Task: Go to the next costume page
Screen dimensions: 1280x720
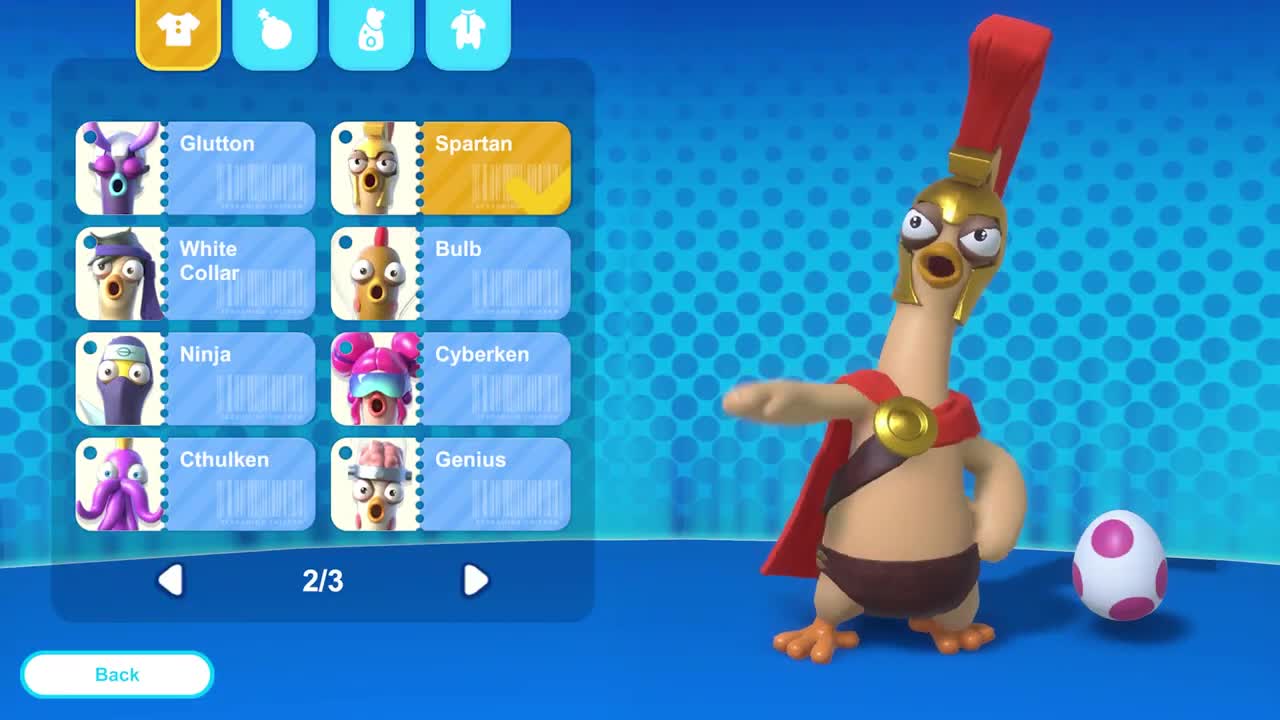Action: click(475, 580)
